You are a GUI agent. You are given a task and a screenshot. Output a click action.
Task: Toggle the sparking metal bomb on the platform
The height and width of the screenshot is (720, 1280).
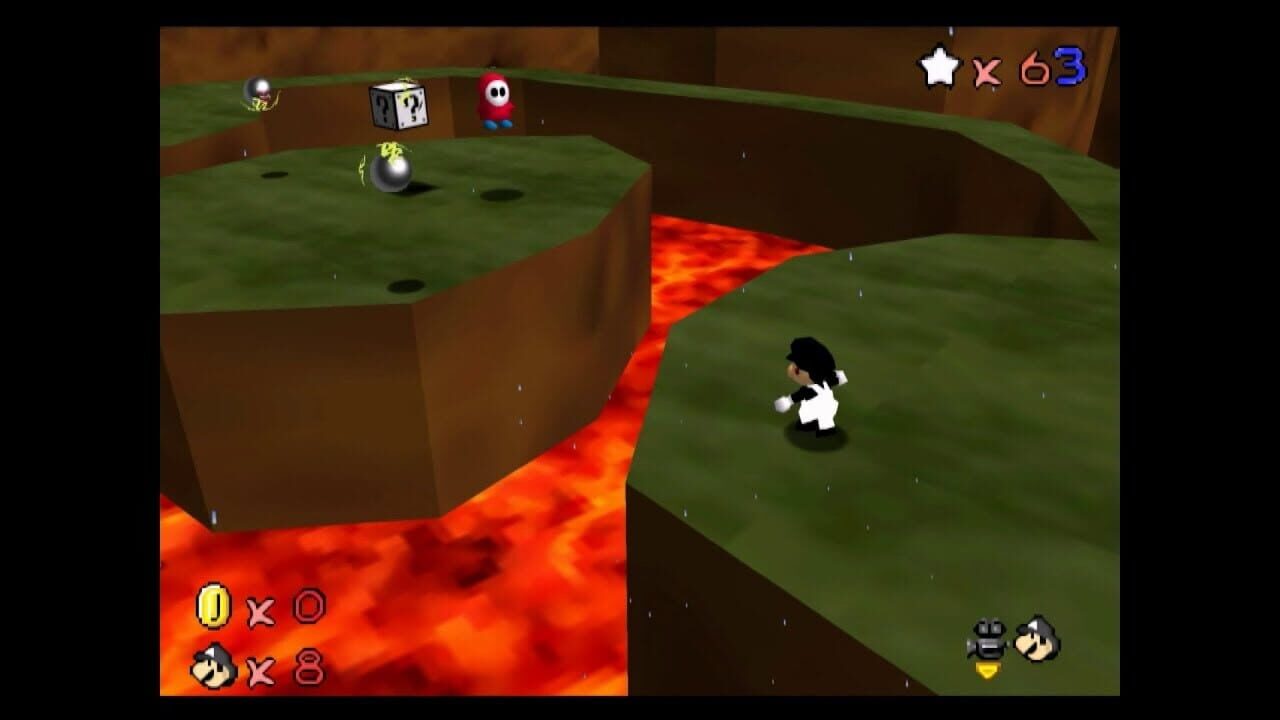tap(392, 172)
